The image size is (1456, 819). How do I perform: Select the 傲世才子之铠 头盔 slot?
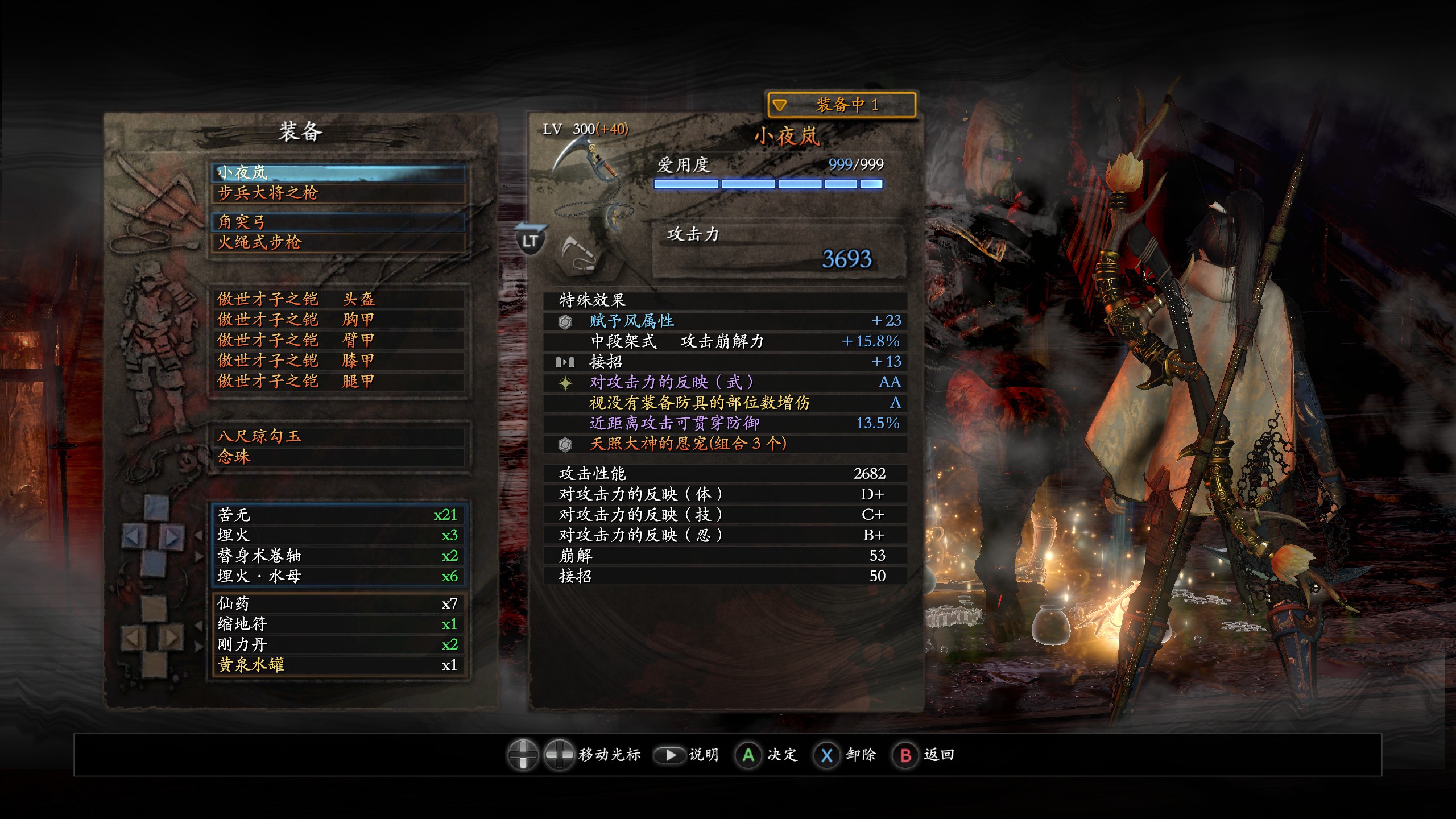[x=339, y=299]
